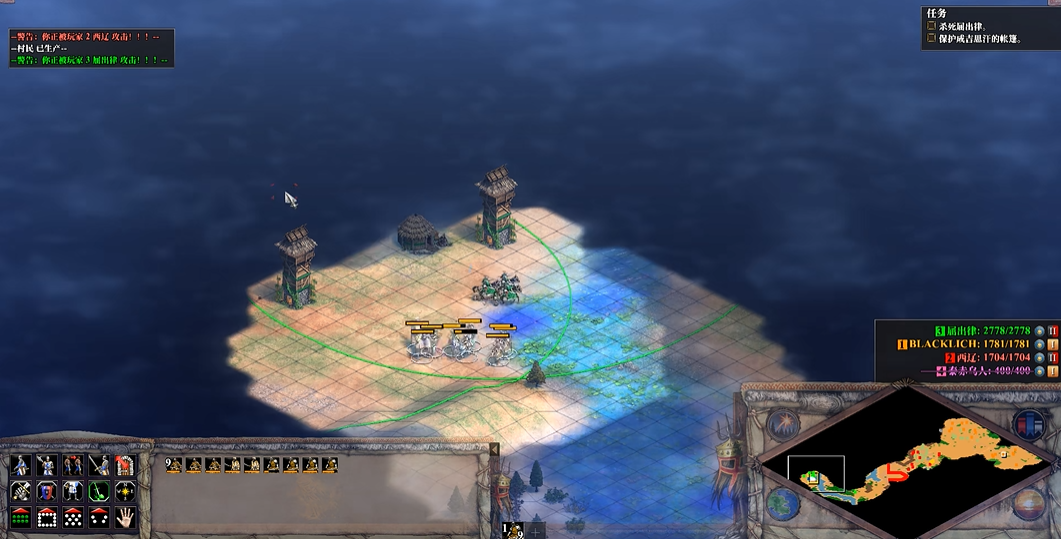The height and width of the screenshot is (539, 1061).
Task: Click the compass star command icon
Action: point(125,491)
